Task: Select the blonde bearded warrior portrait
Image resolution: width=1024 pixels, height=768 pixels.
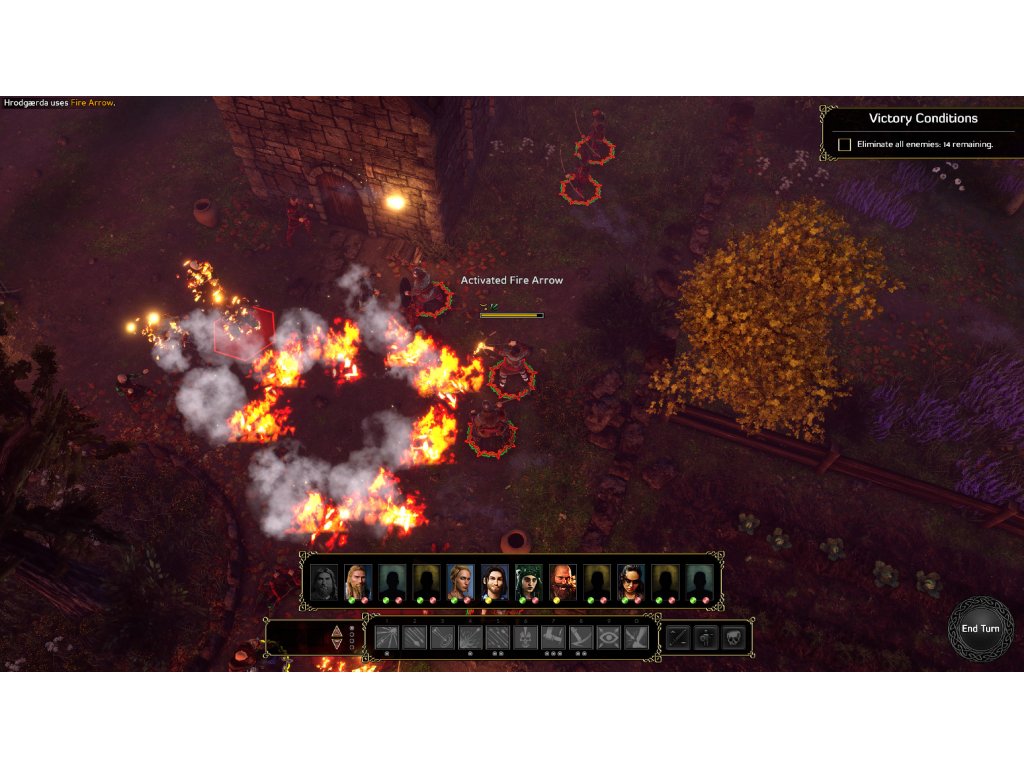Action: (x=357, y=582)
